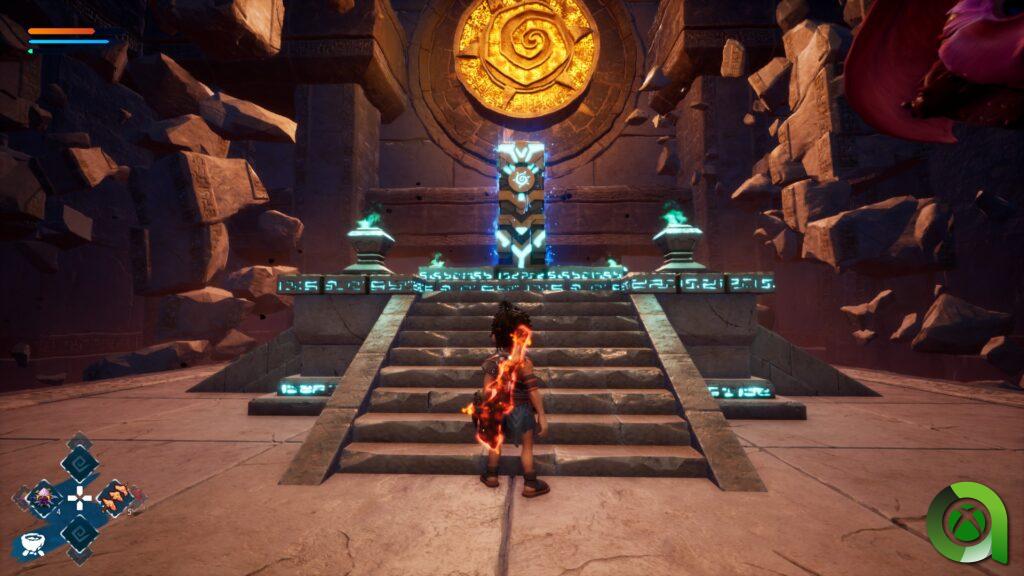The height and width of the screenshot is (576, 1024).
Task: Open the white cooking pot icon
Action: click(31, 545)
